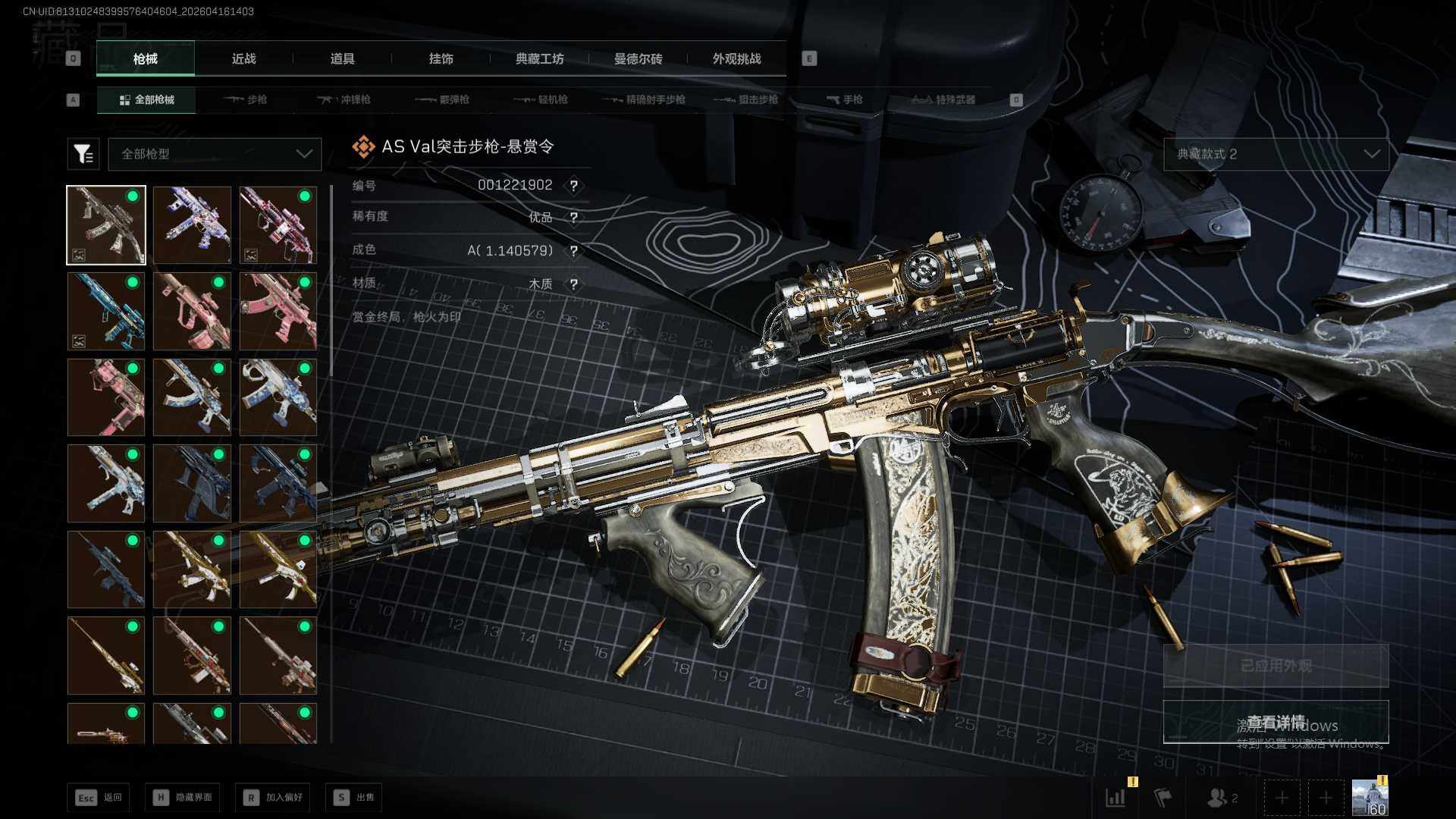1456x819 pixels.
Task: Switch to the 曼德尔砖 tab
Action: point(638,58)
